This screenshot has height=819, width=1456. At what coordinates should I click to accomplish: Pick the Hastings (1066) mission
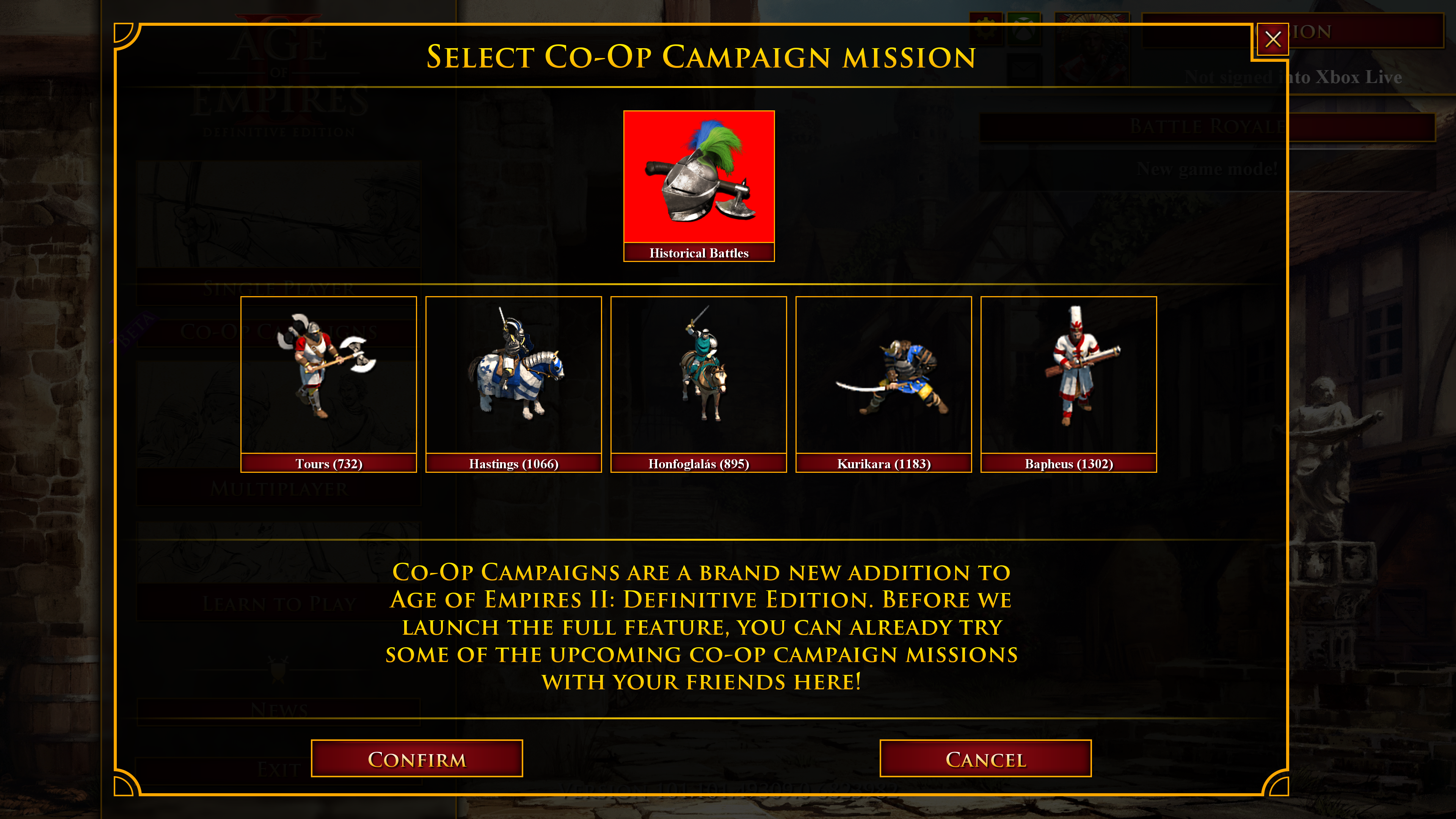513,384
